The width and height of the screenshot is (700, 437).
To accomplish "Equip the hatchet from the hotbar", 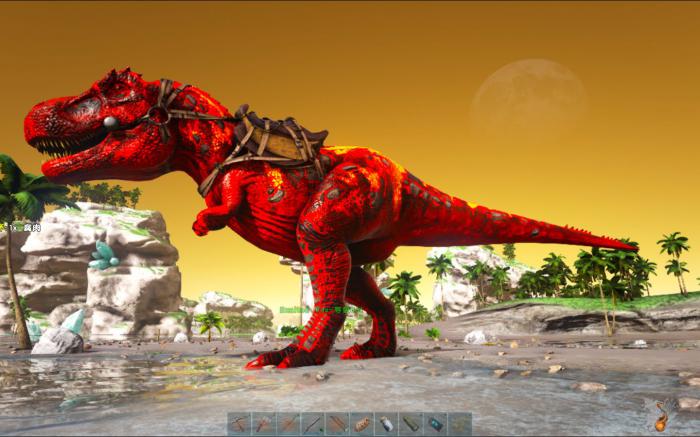I will click(x=263, y=423).
